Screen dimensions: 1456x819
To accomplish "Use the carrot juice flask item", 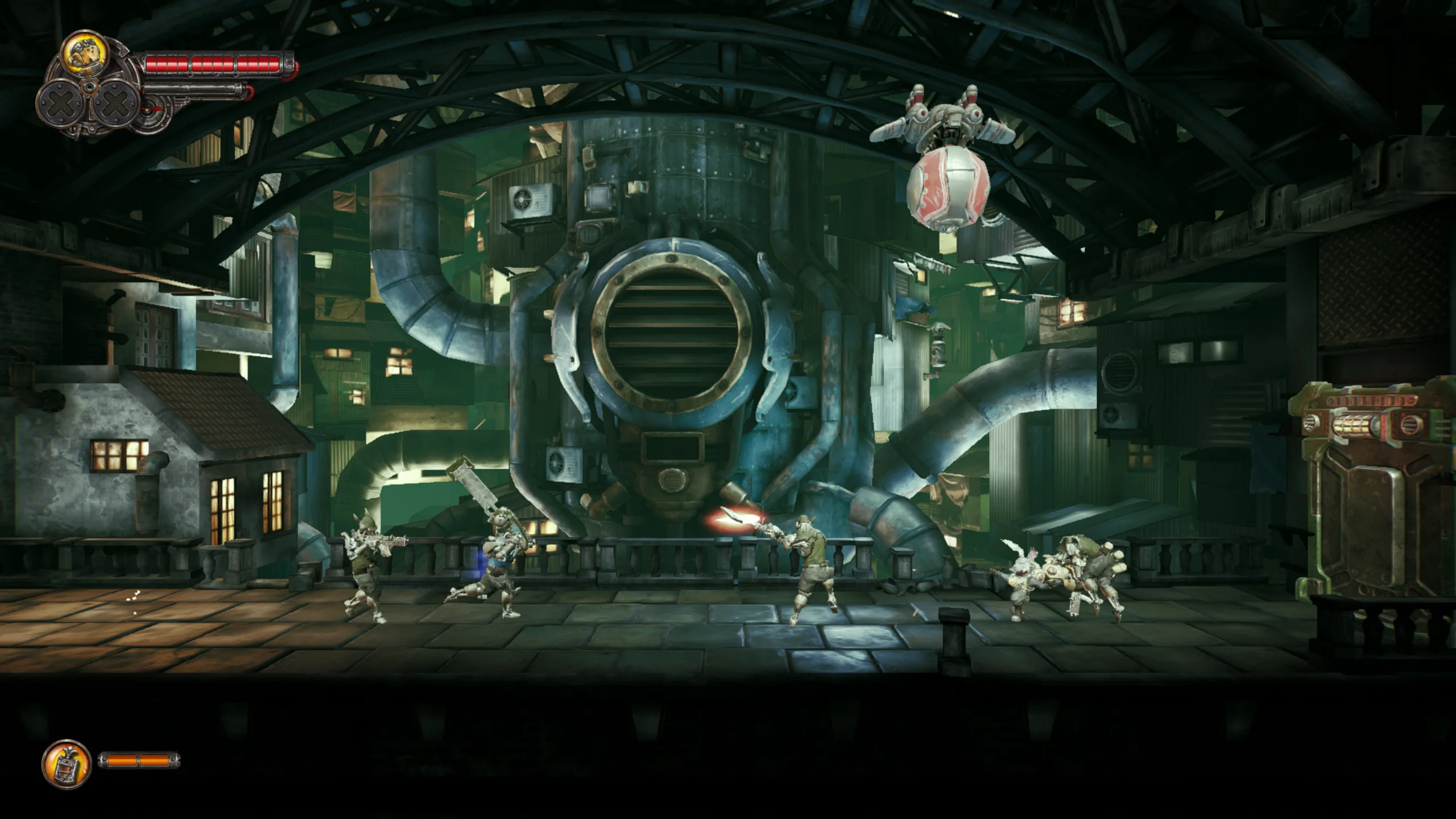I will click(67, 764).
